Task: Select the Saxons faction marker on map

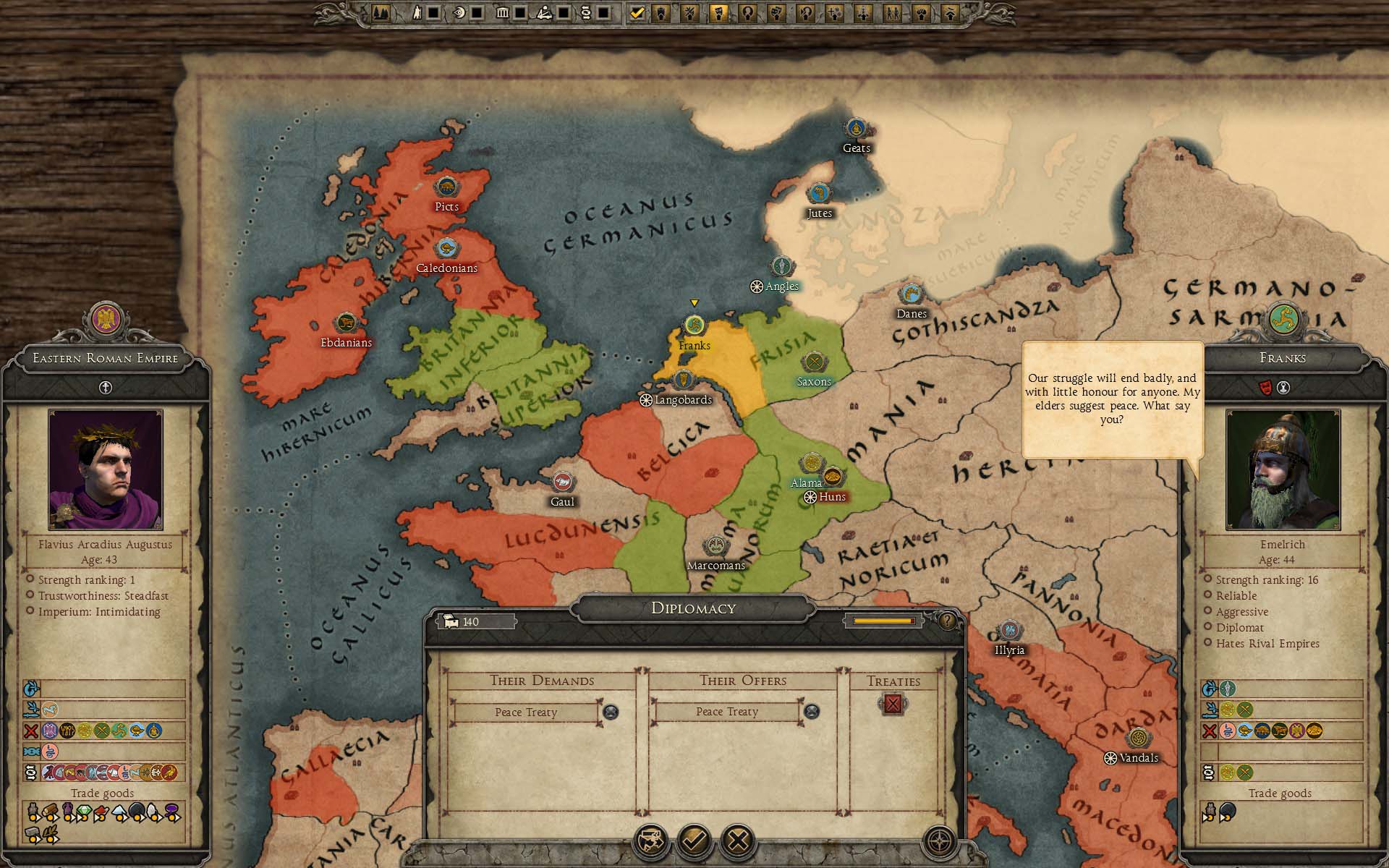Action: [814, 362]
